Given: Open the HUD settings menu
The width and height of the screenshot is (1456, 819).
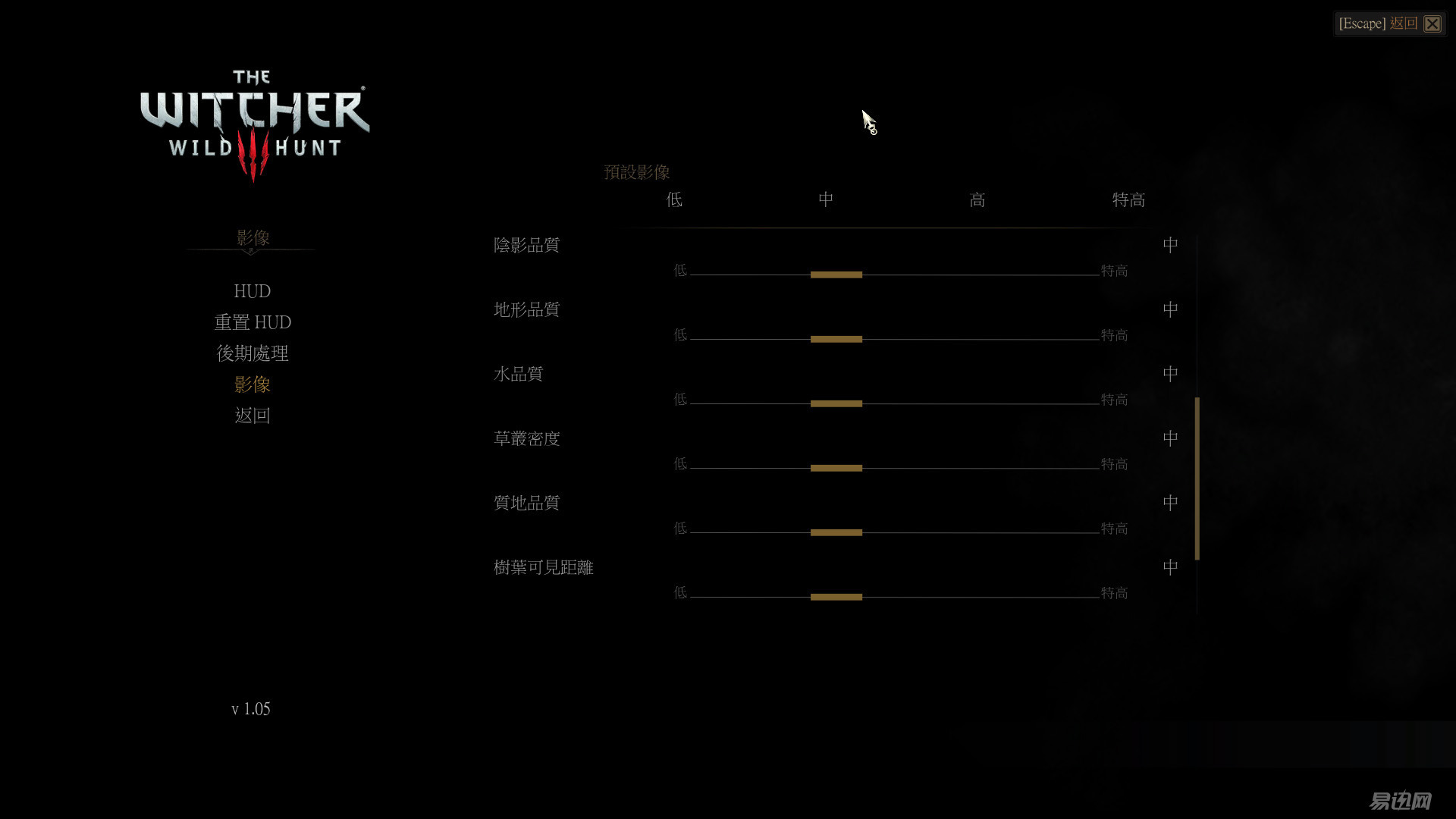Looking at the screenshot, I should coord(252,291).
